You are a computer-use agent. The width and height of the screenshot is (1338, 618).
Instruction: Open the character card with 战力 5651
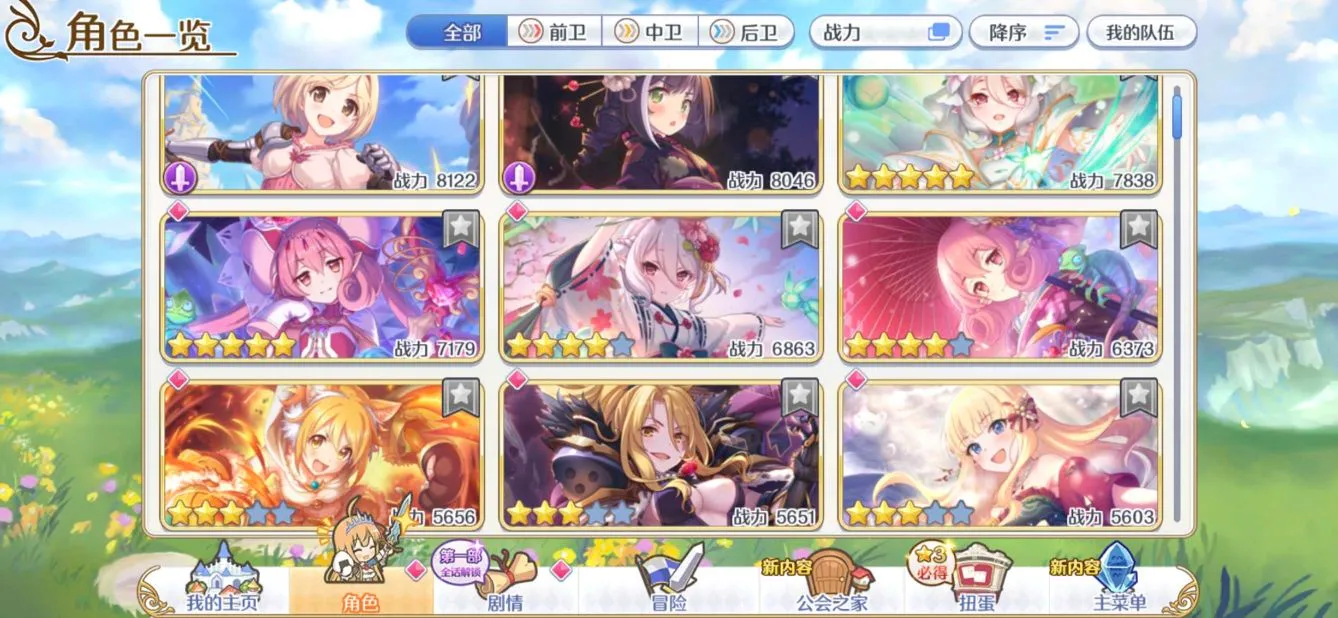(x=661, y=455)
